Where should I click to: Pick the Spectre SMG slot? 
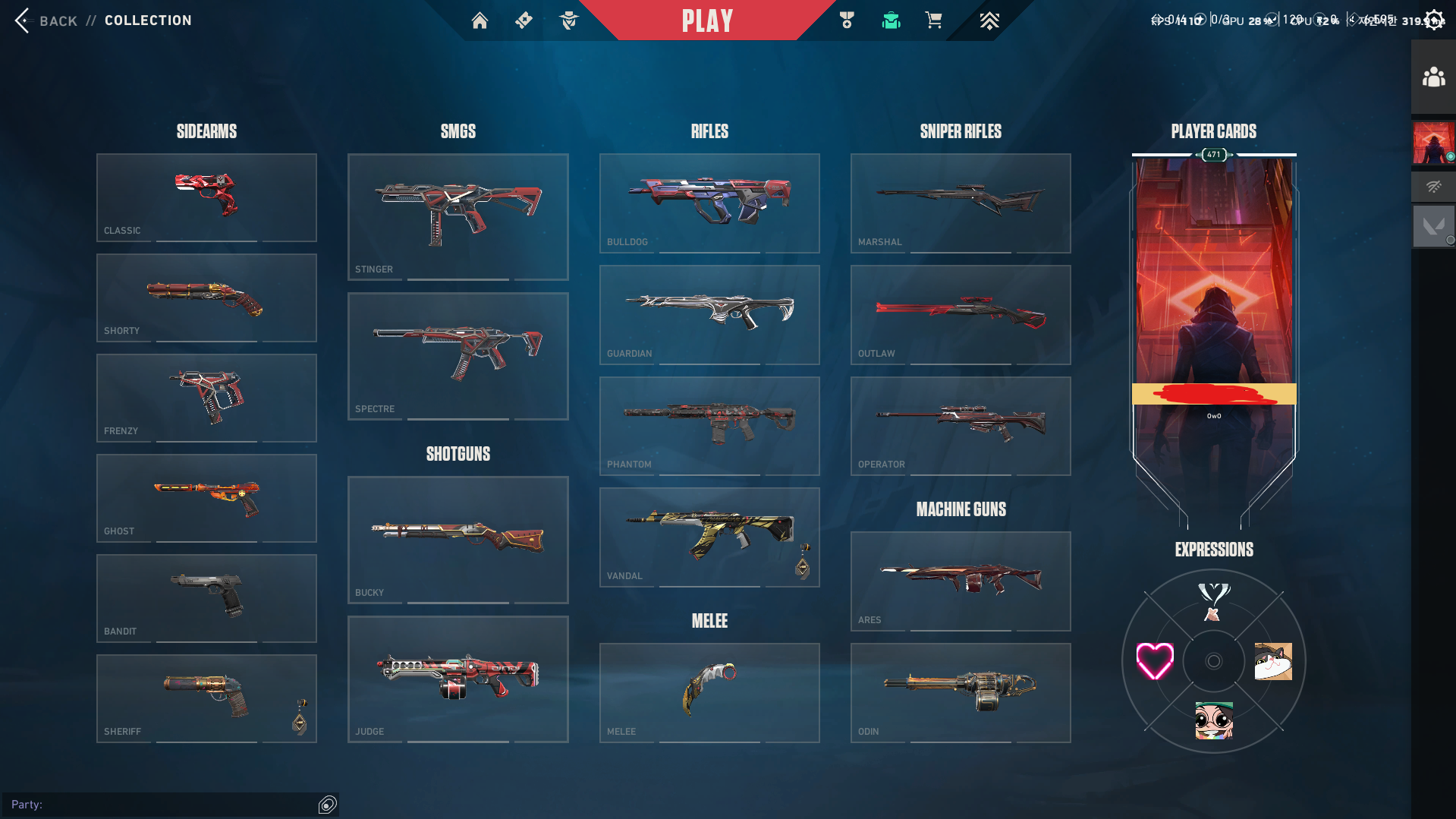pyautogui.click(x=458, y=356)
